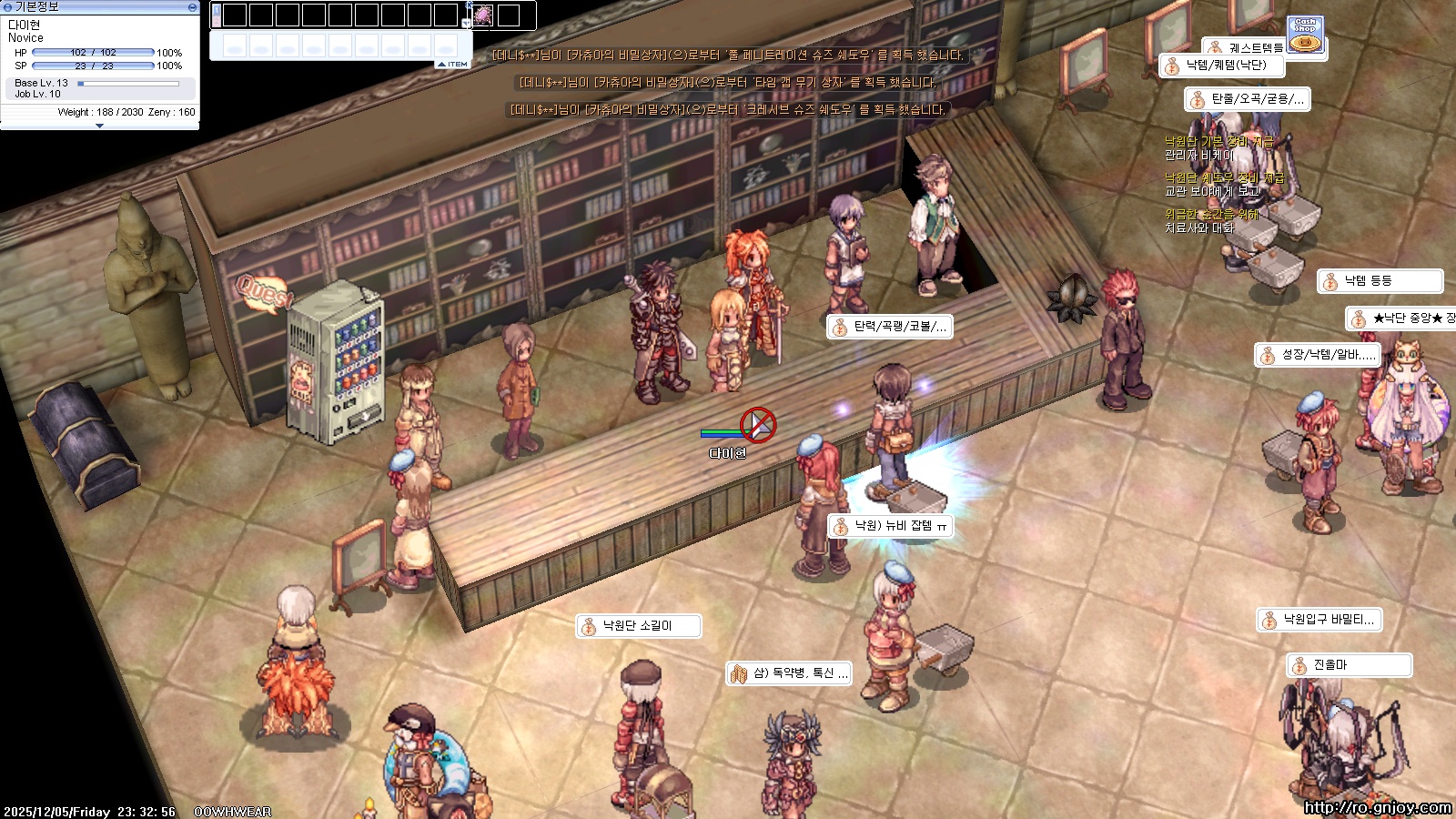
Task: Open the 낙원) 뉴비 잡템 shop sign
Action: (x=891, y=526)
